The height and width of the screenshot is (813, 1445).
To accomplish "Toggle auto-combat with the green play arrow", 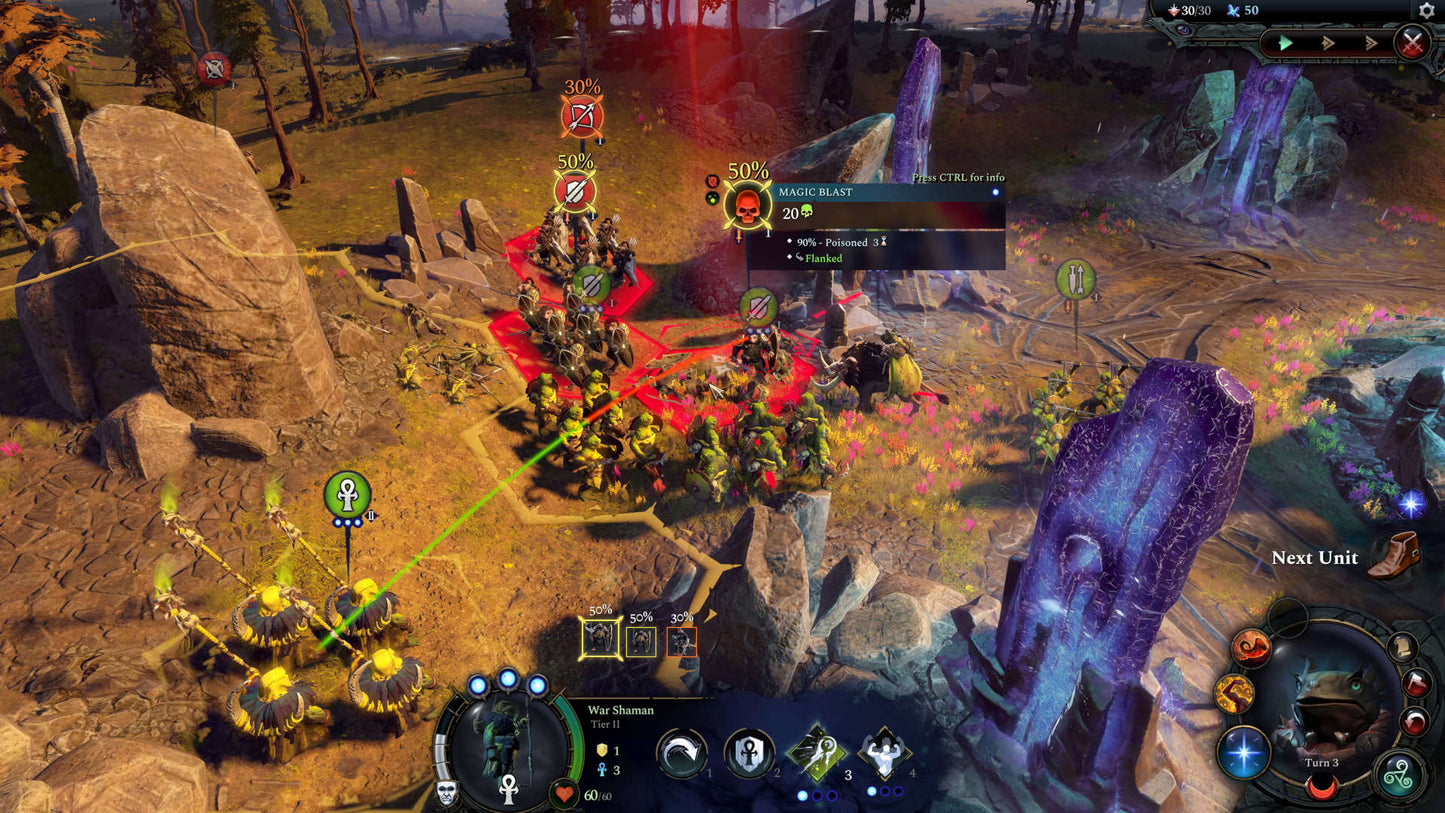I will [x=1285, y=42].
